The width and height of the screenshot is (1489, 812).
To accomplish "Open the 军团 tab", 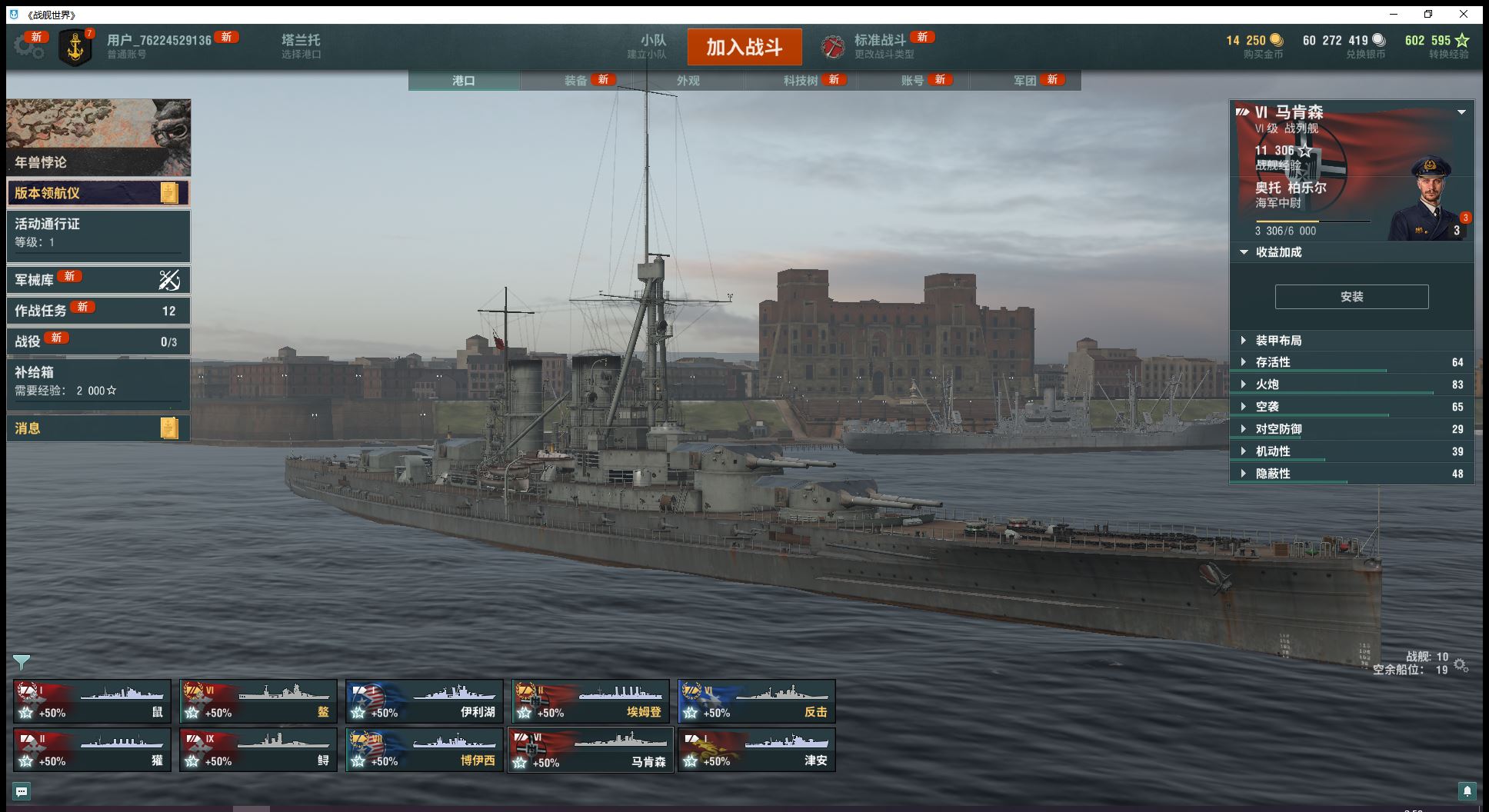I will (x=1025, y=81).
